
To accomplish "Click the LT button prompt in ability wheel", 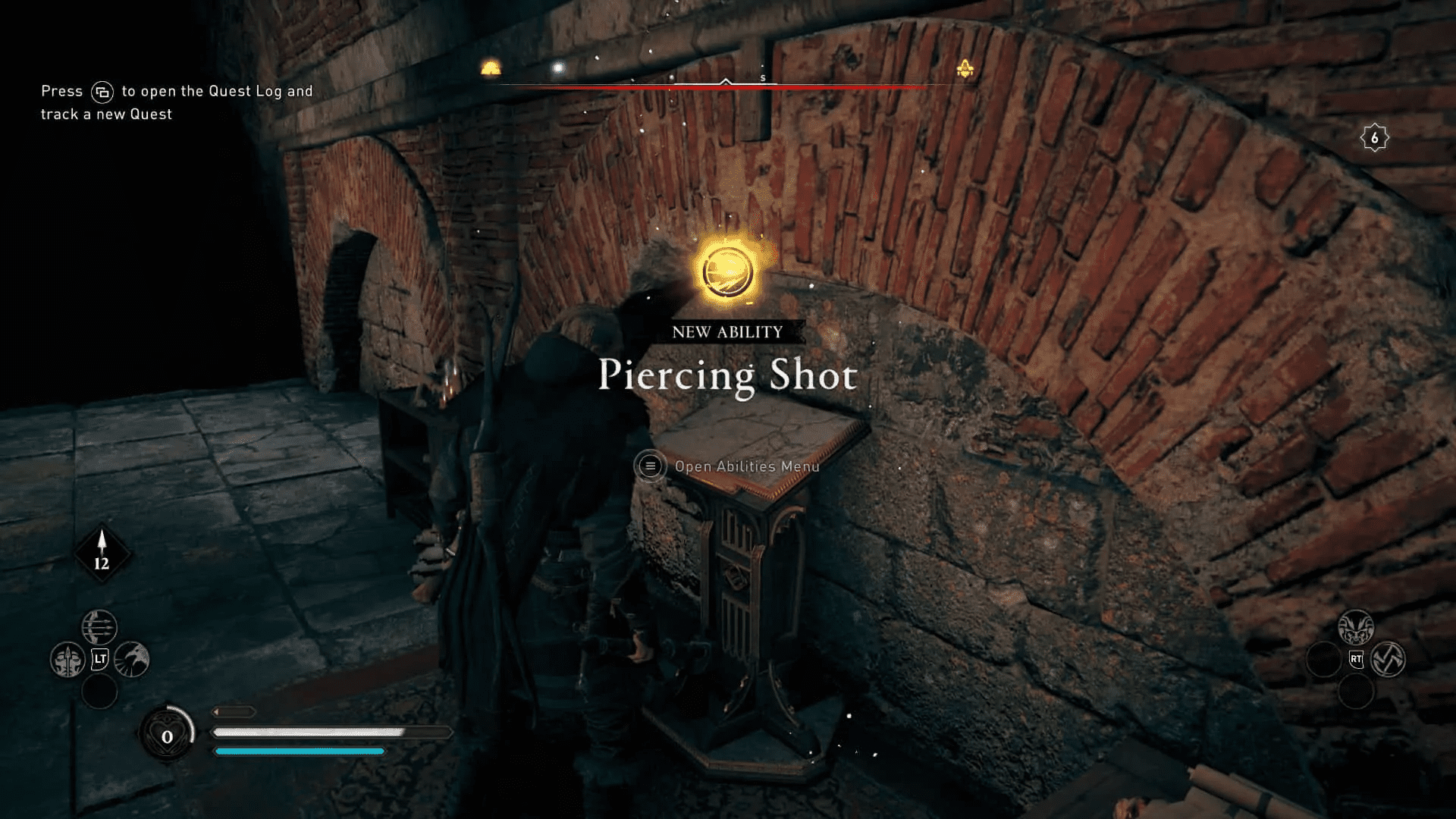I will point(99,657).
